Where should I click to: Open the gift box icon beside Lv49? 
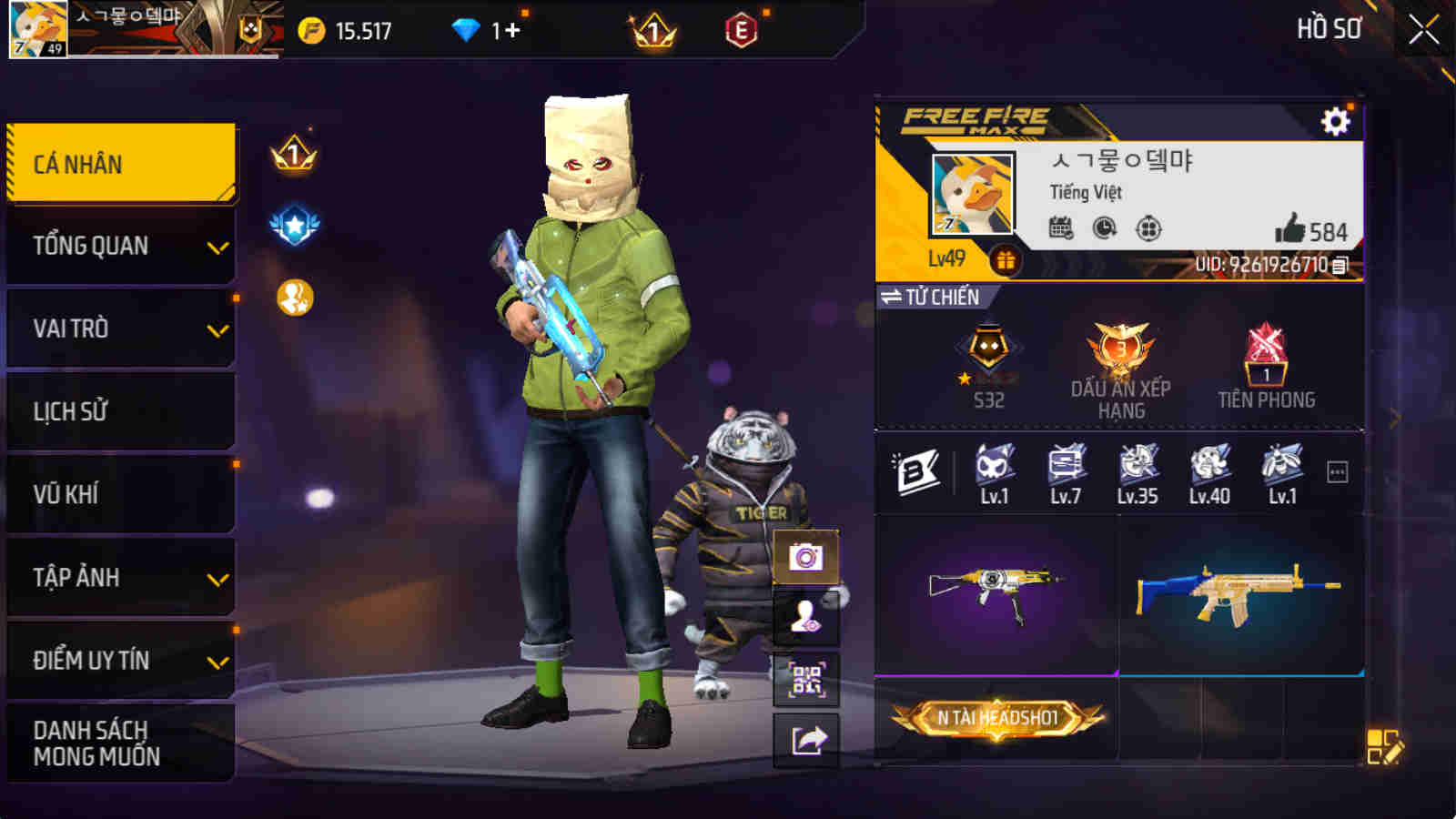(1006, 262)
